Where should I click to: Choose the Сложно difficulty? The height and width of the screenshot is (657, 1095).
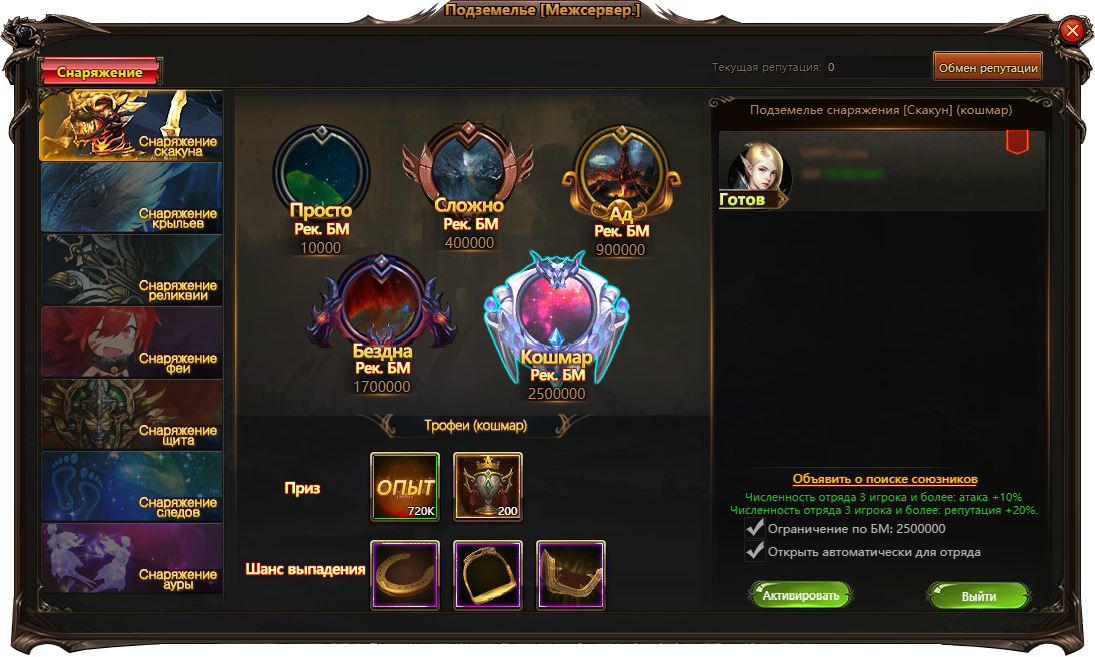click(470, 171)
